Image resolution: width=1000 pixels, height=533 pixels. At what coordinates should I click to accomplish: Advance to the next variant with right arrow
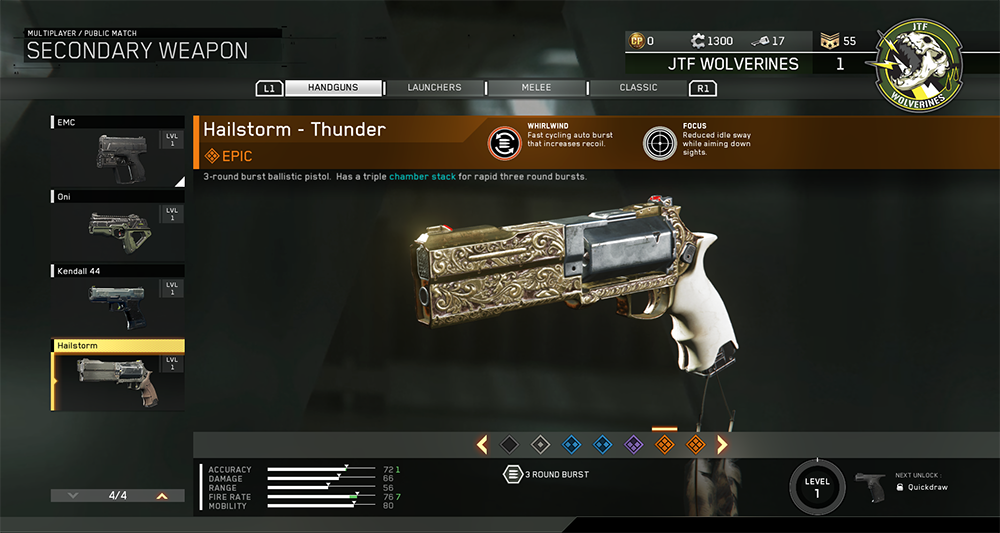click(x=722, y=444)
